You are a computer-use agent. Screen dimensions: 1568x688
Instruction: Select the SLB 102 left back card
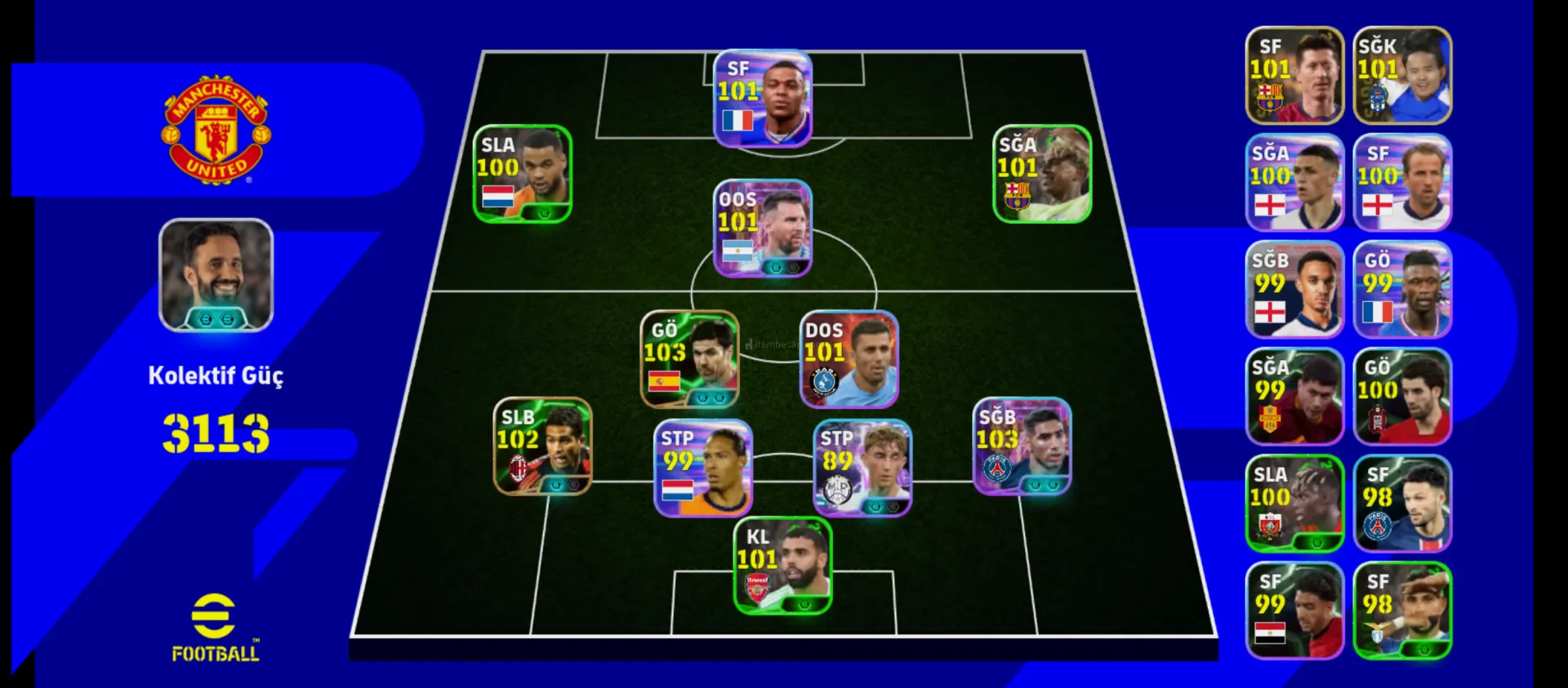543,446
